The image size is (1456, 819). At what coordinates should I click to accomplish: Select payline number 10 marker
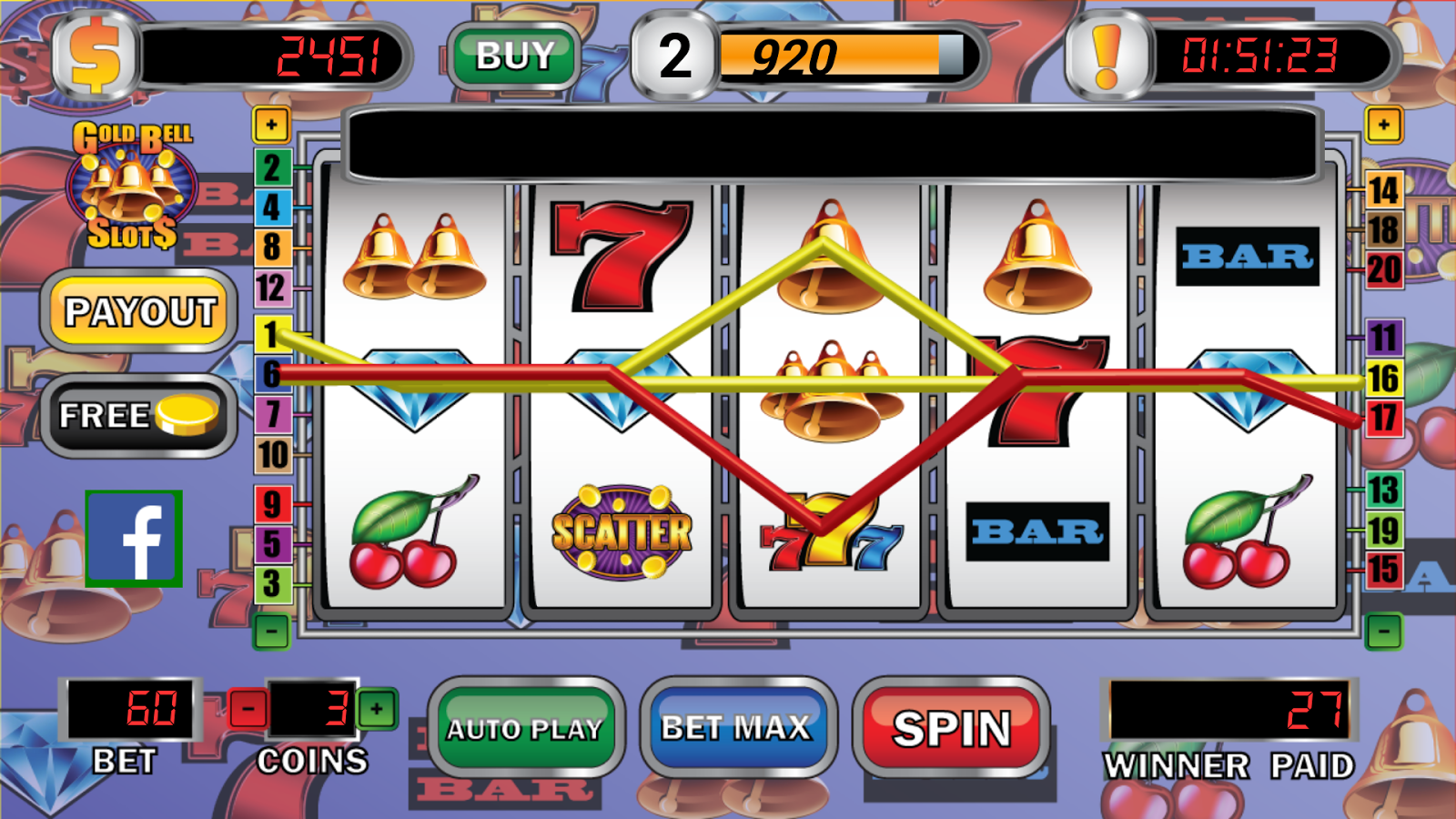[272, 455]
